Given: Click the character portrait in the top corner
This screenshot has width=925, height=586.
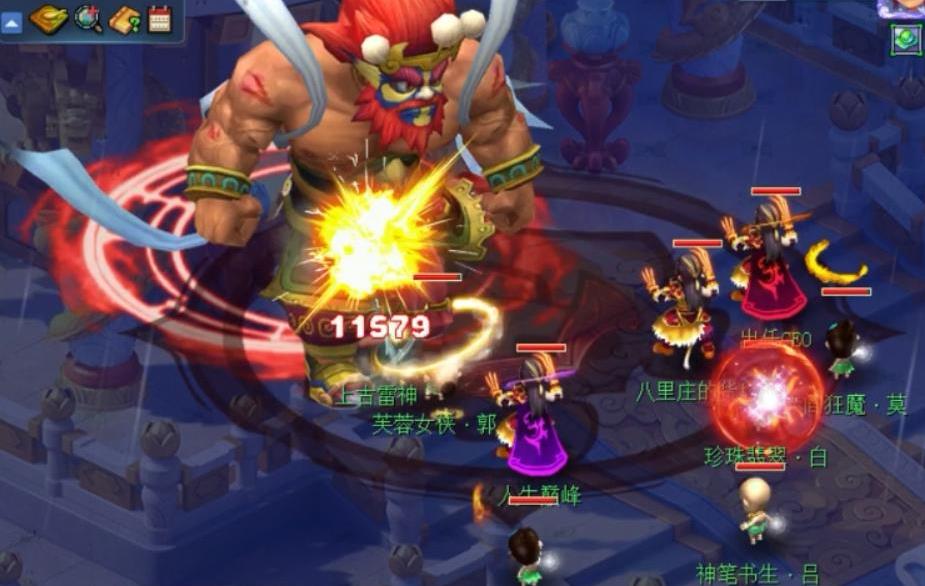Looking at the screenshot, I should (903, 7).
